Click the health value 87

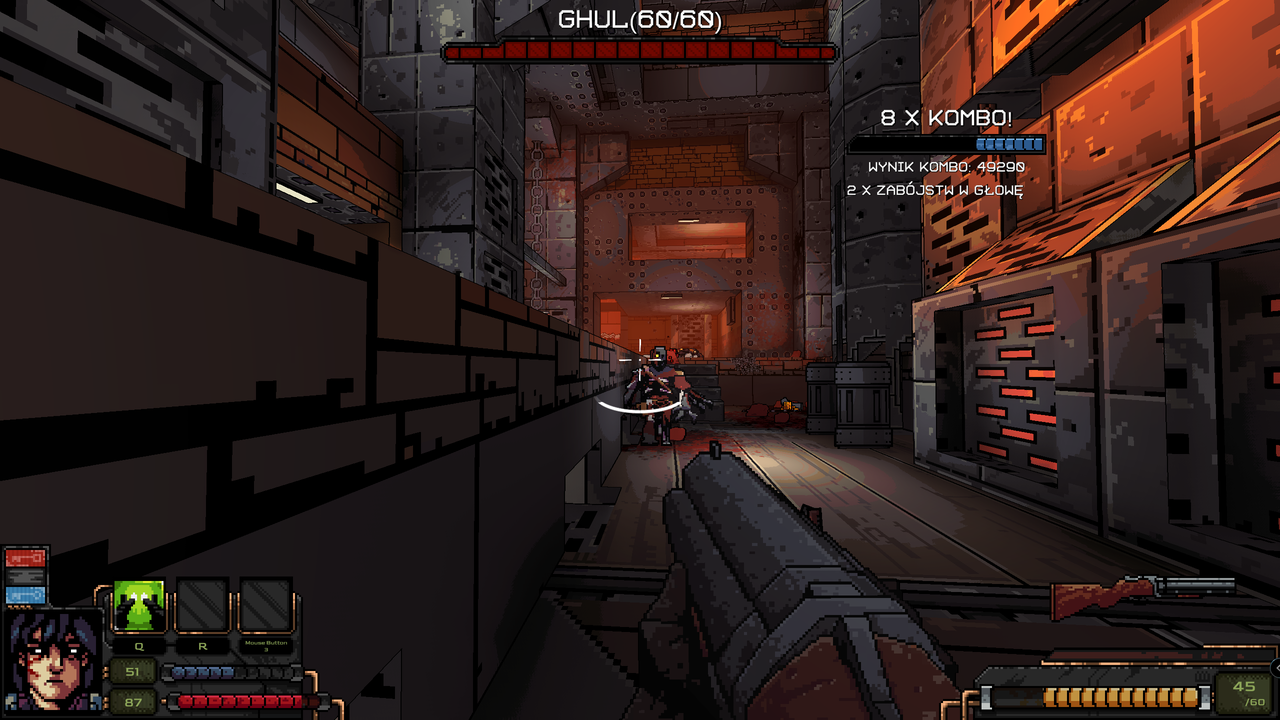132,702
